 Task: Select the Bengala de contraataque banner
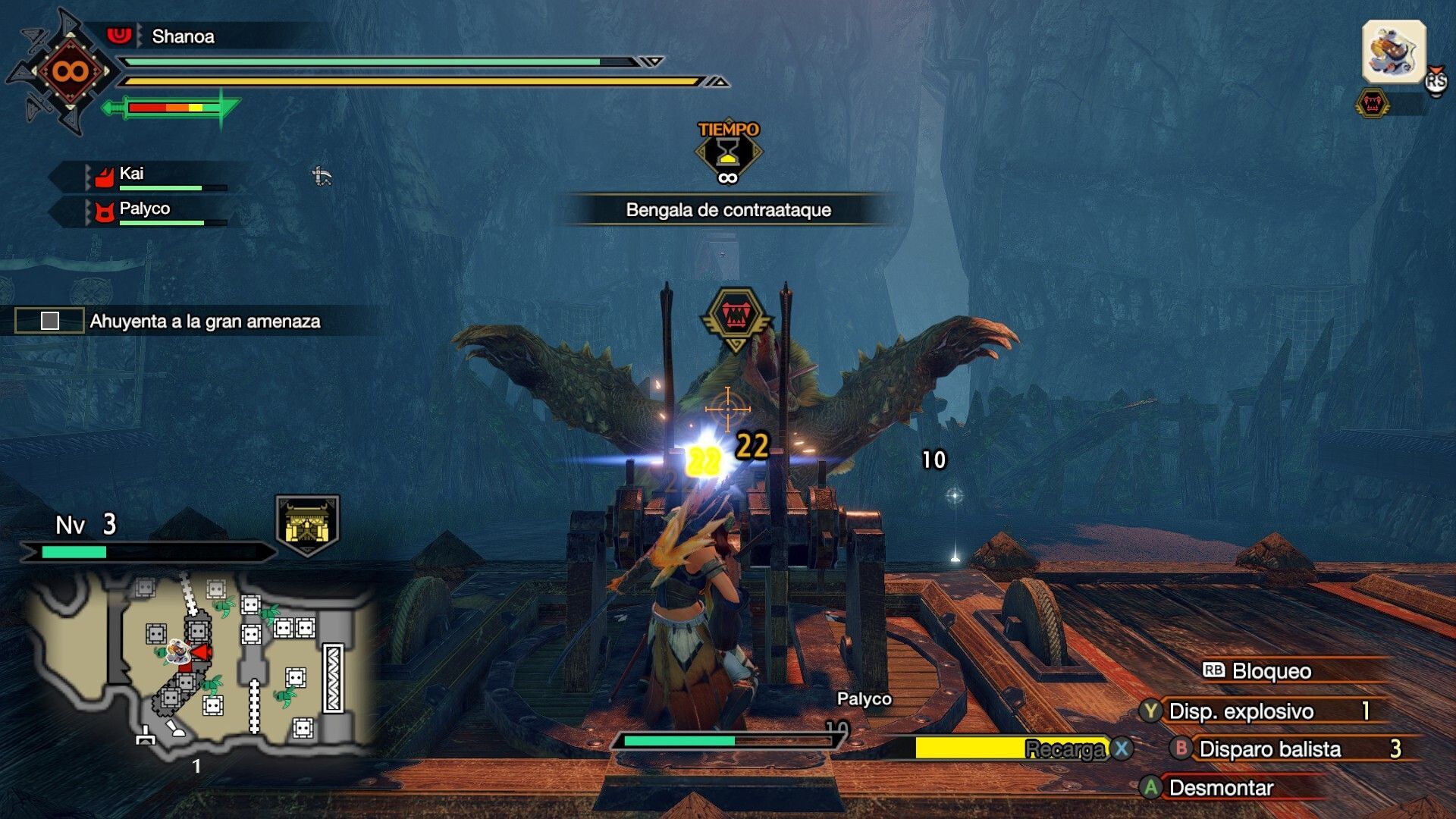click(x=728, y=210)
